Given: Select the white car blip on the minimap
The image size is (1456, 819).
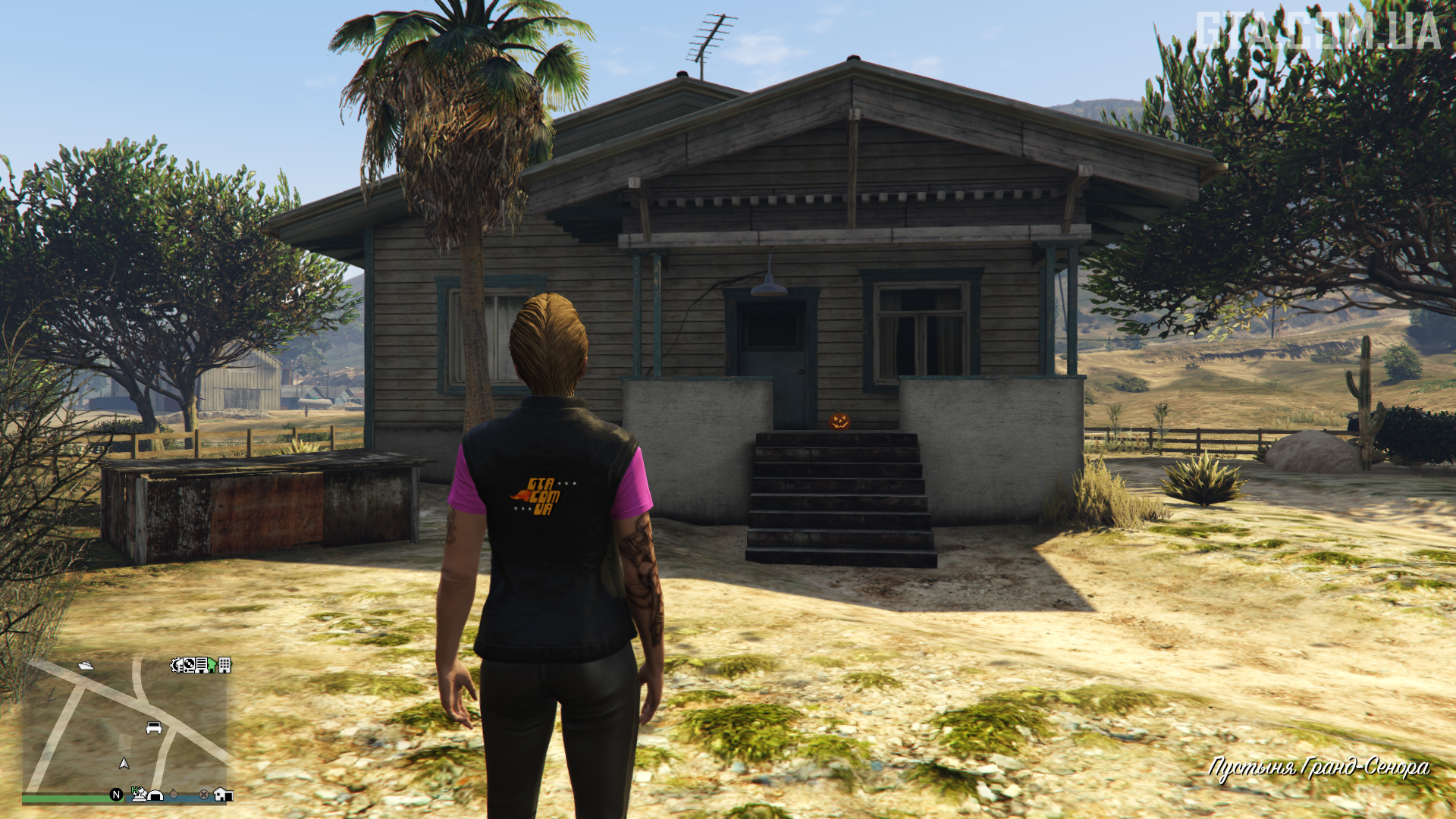Looking at the screenshot, I should [x=154, y=728].
